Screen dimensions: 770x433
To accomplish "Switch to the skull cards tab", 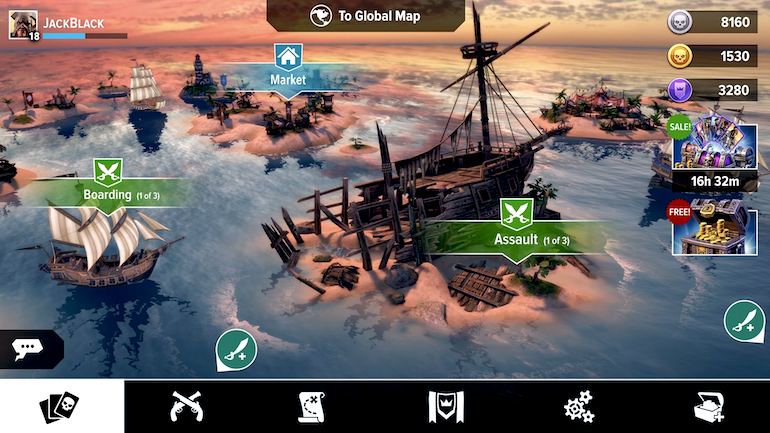I will coord(60,407).
